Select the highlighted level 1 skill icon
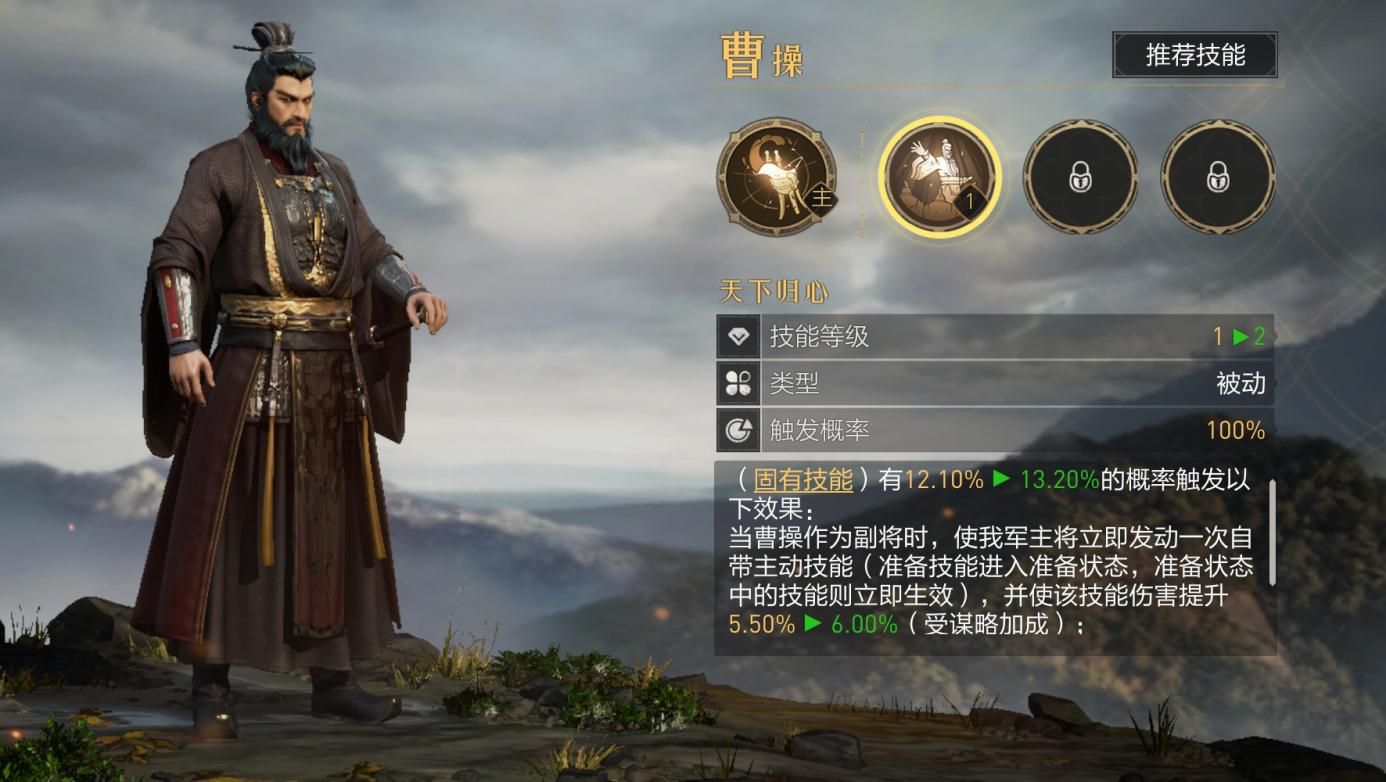The image size is (1386, 782). tap(937, 177)
